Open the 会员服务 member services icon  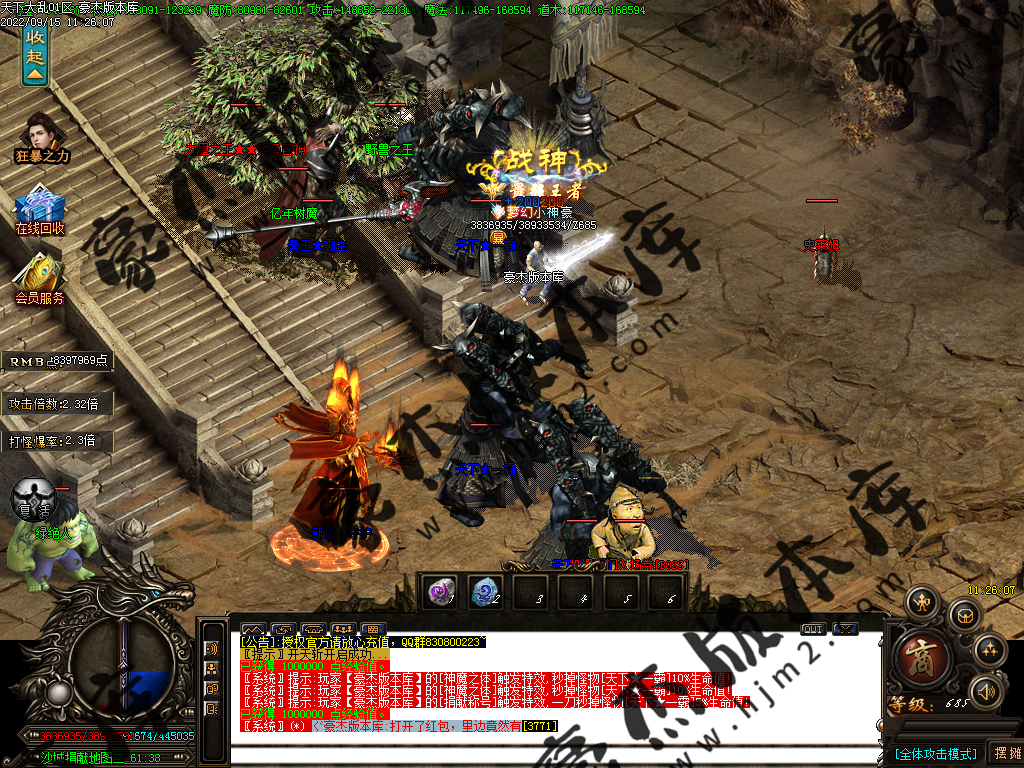[40, 277]
